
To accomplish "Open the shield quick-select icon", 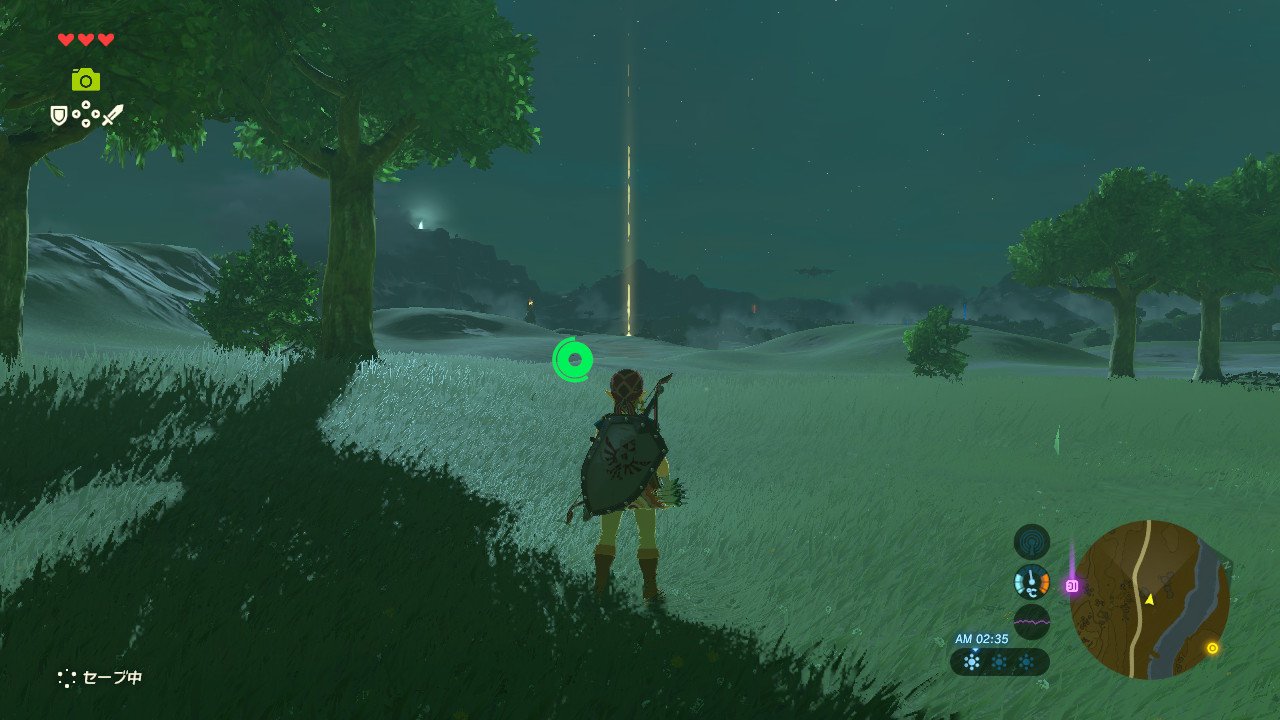I will click(x=59, y=116).
